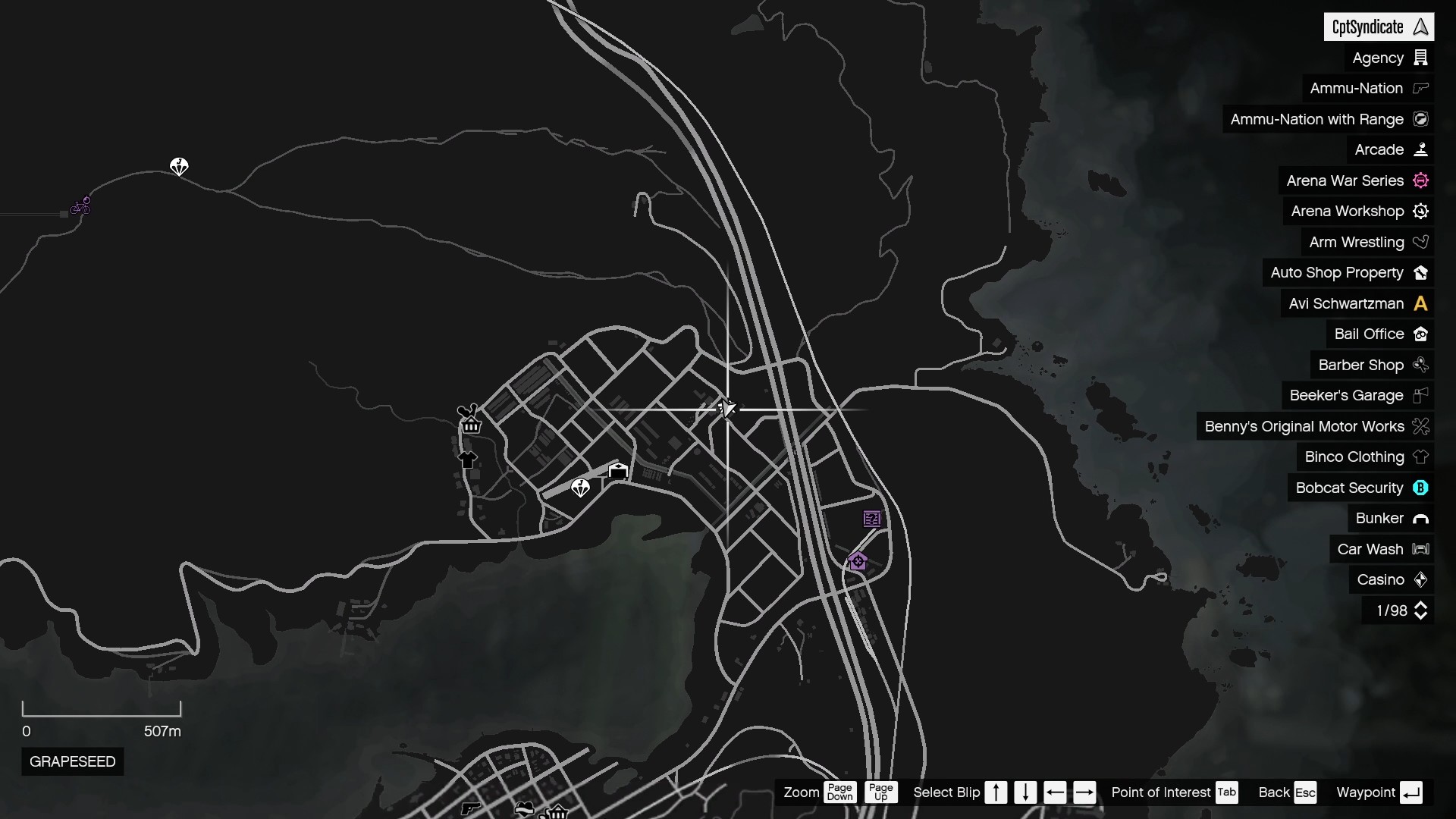
Task: Click the up arrow on the 1/98 page stepper
Action: click(x=1422, y=605)
